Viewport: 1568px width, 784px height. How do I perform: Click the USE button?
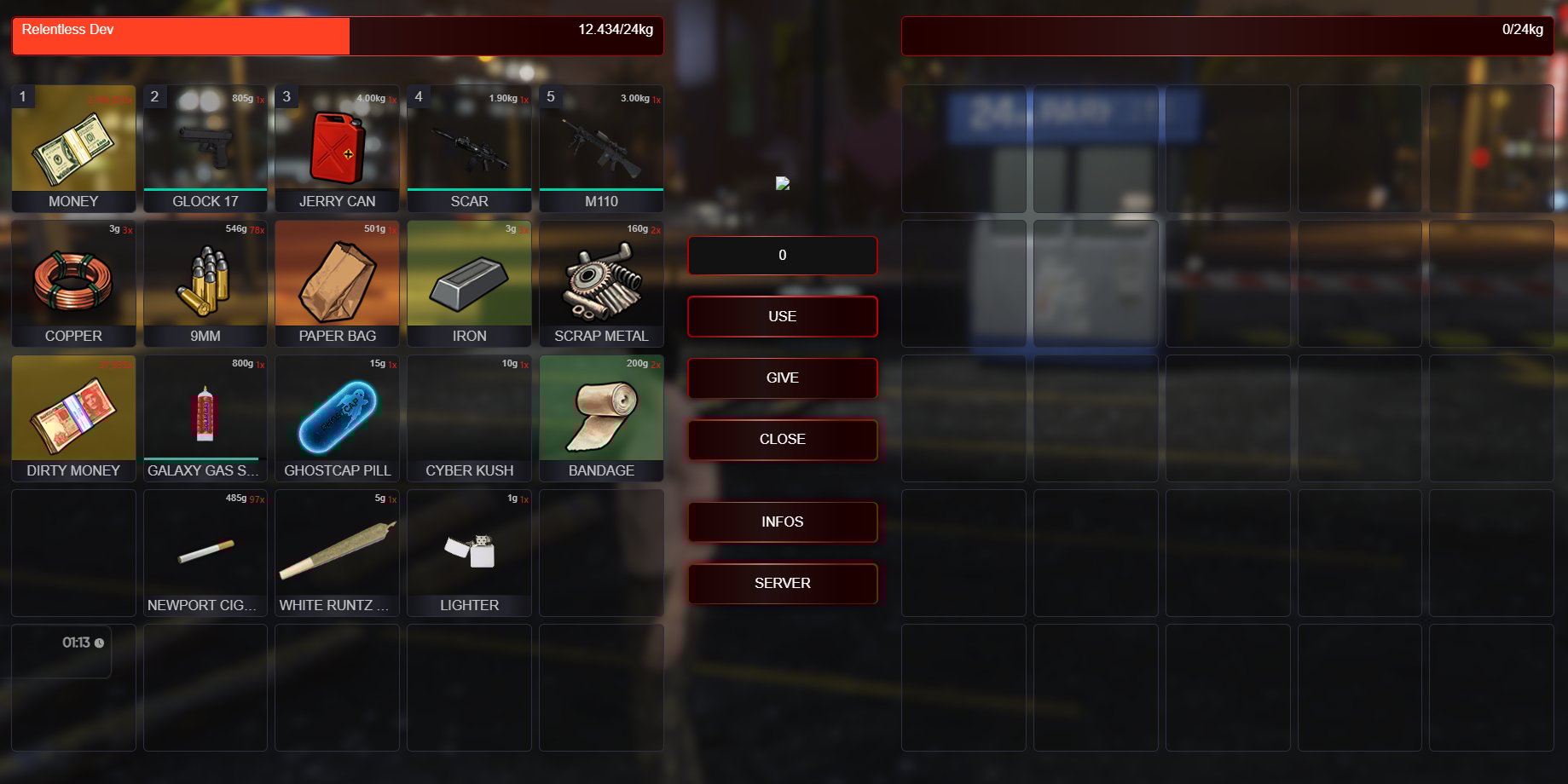point(782,316)
